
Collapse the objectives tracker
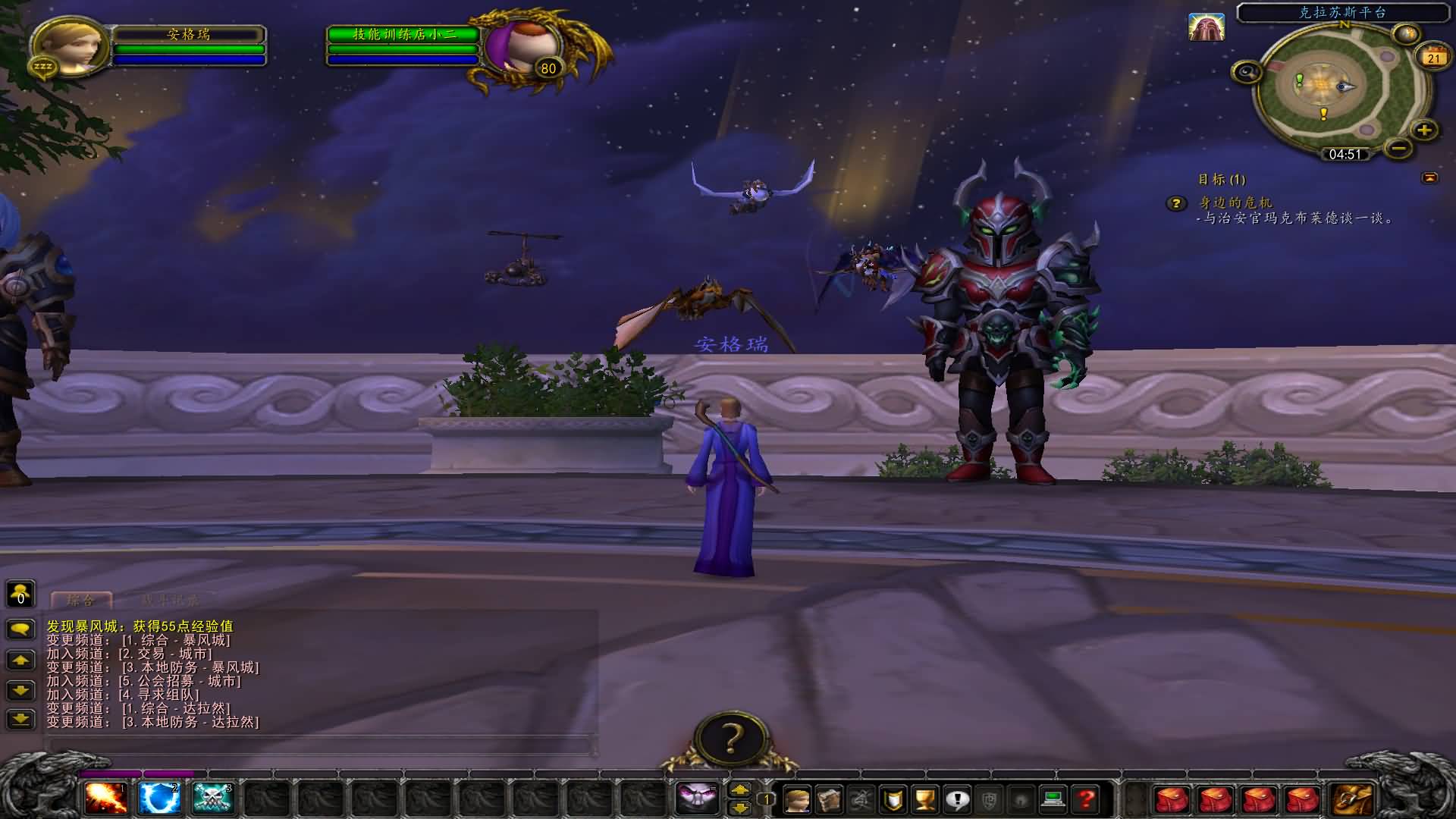1429,177
